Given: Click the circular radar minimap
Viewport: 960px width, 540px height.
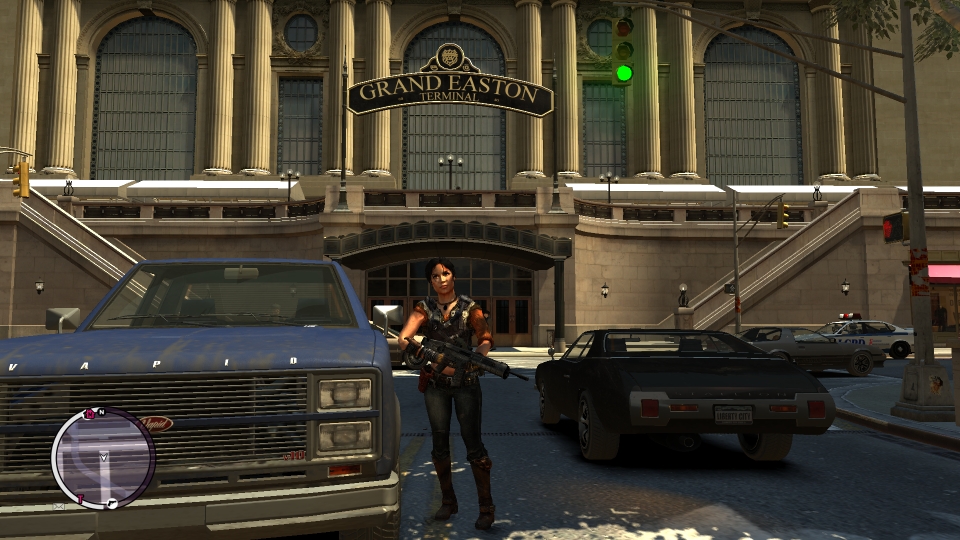Looking at the screenshot, I should [x=103, y=457].
